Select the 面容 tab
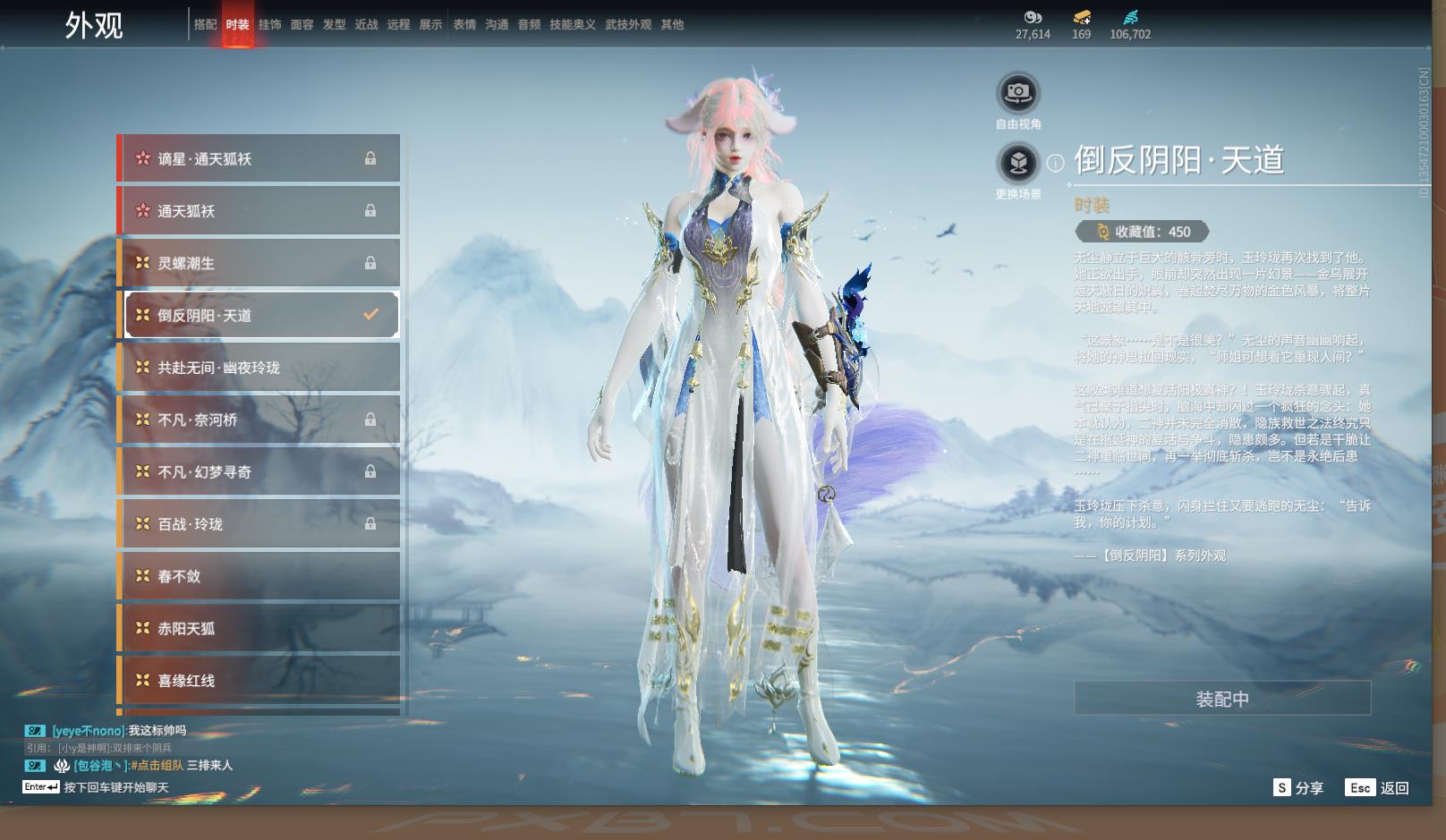Screen dimensions: 1446x840 302,25
